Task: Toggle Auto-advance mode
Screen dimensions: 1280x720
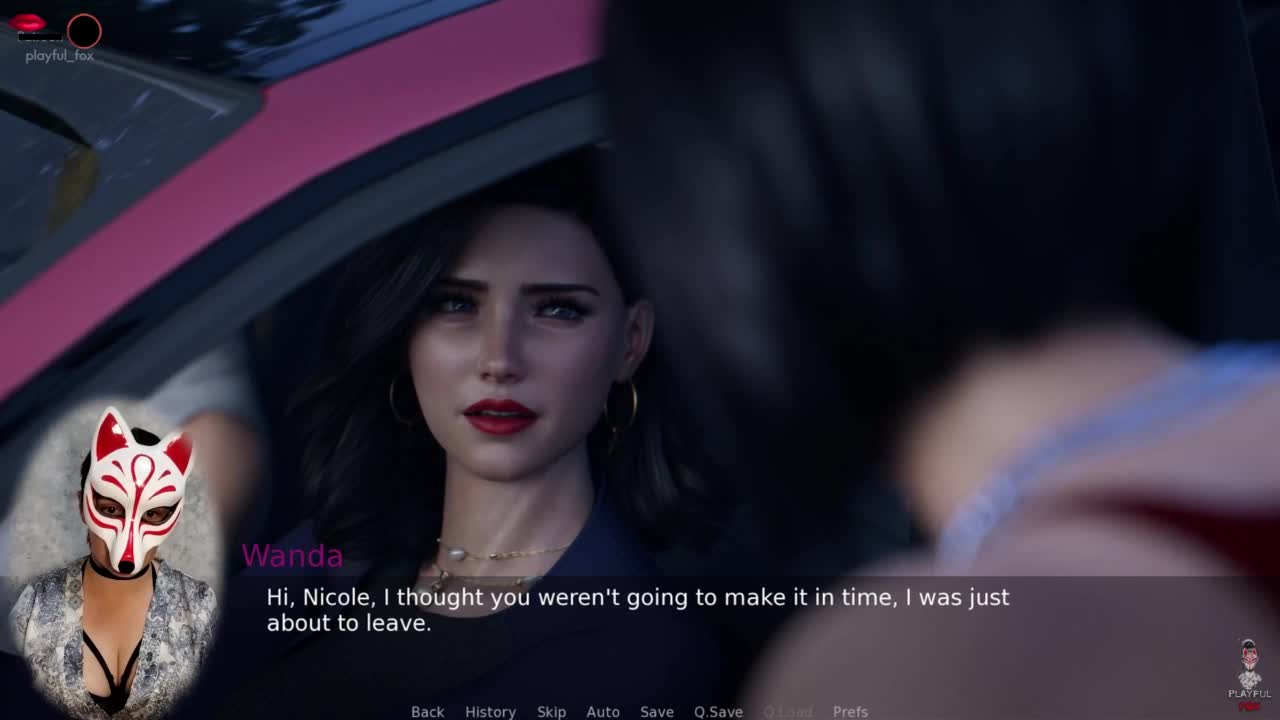Action: pyautogui.click(x=603, y=711)
